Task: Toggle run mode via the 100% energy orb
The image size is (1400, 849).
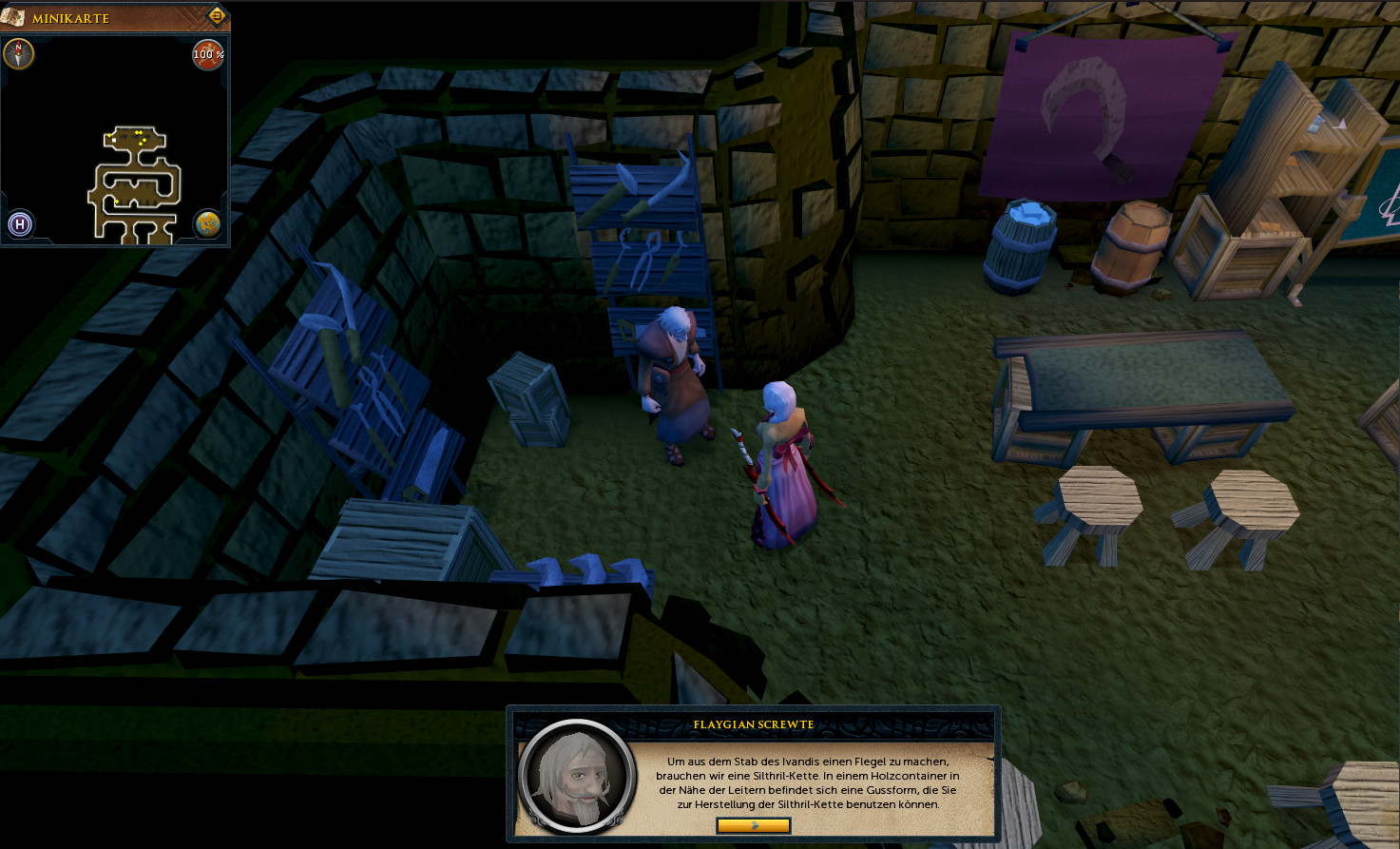Action: (208, 54)
